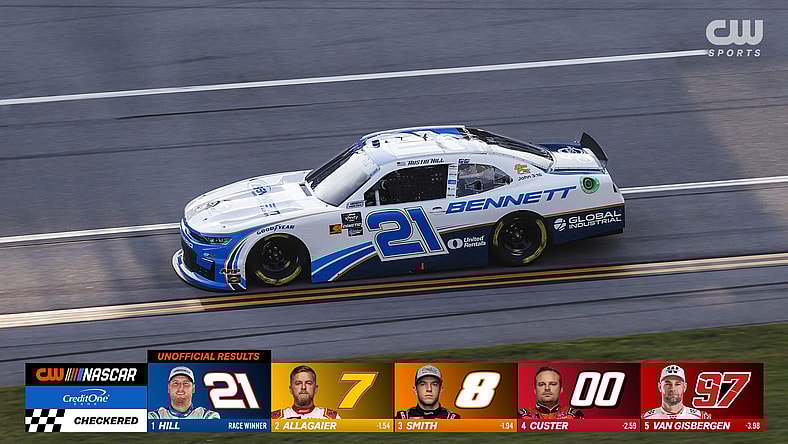788x444 pixels.
Task: Click the CW Sports network logo
Action: (x=734, y=38)
